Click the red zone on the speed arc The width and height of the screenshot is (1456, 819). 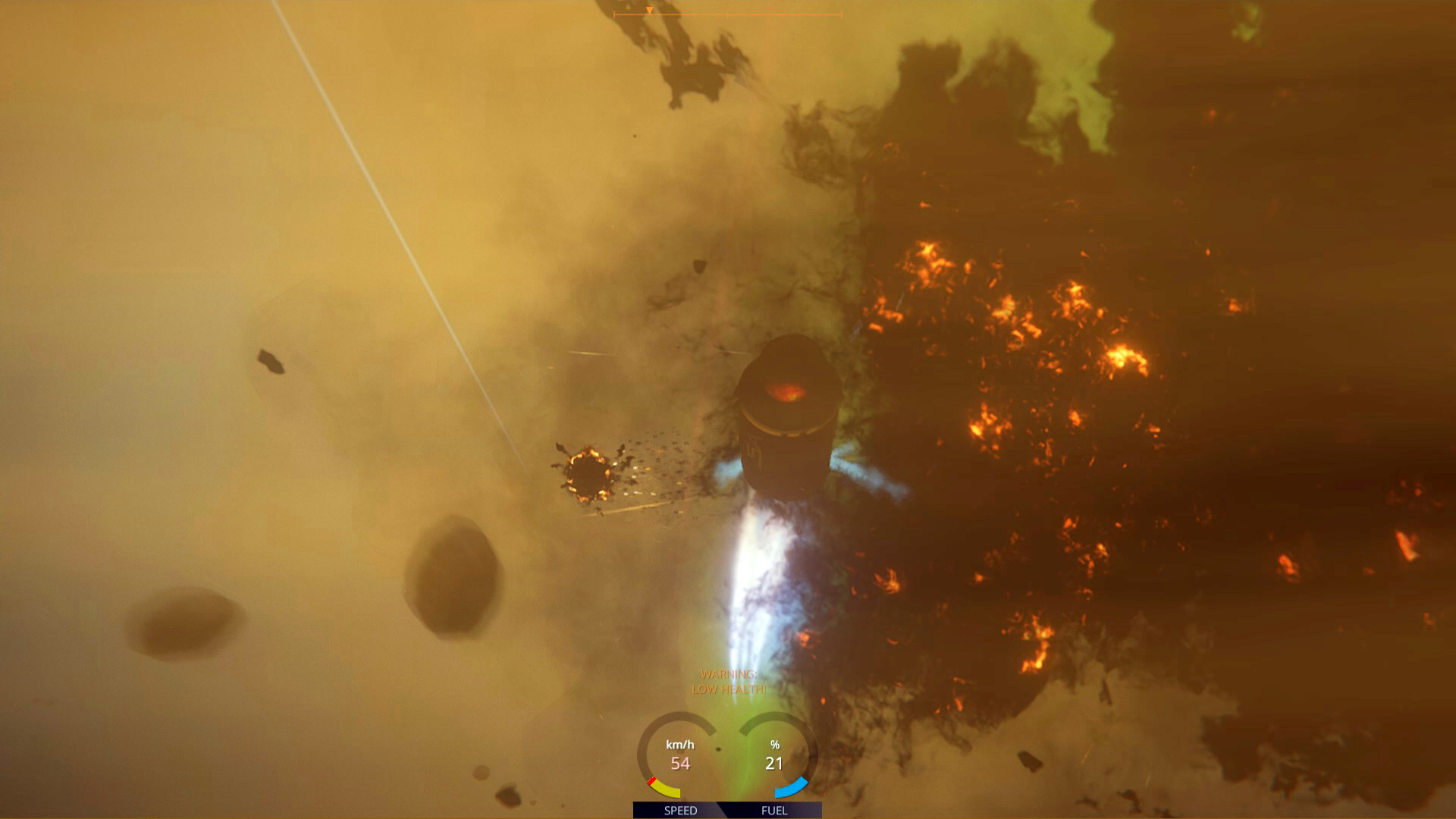(652, 780)
